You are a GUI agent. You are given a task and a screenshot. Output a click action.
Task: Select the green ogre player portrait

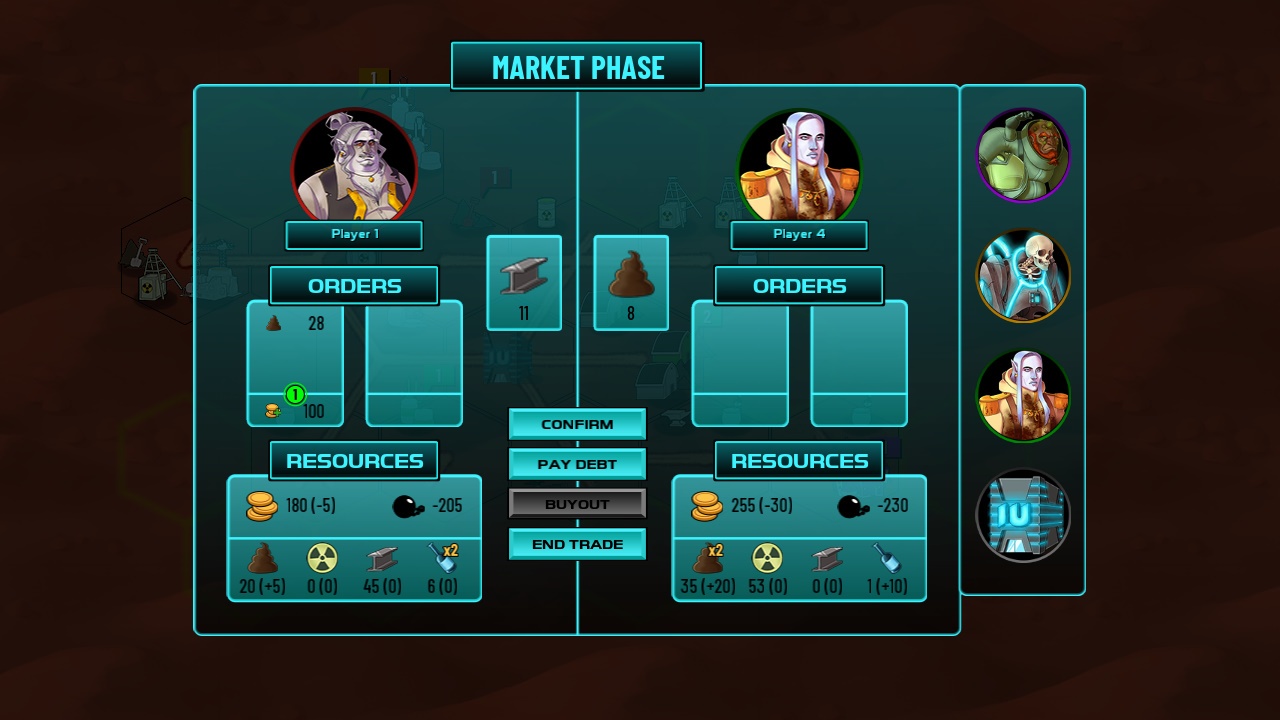pyautogui.click(x=1023, y=156)
